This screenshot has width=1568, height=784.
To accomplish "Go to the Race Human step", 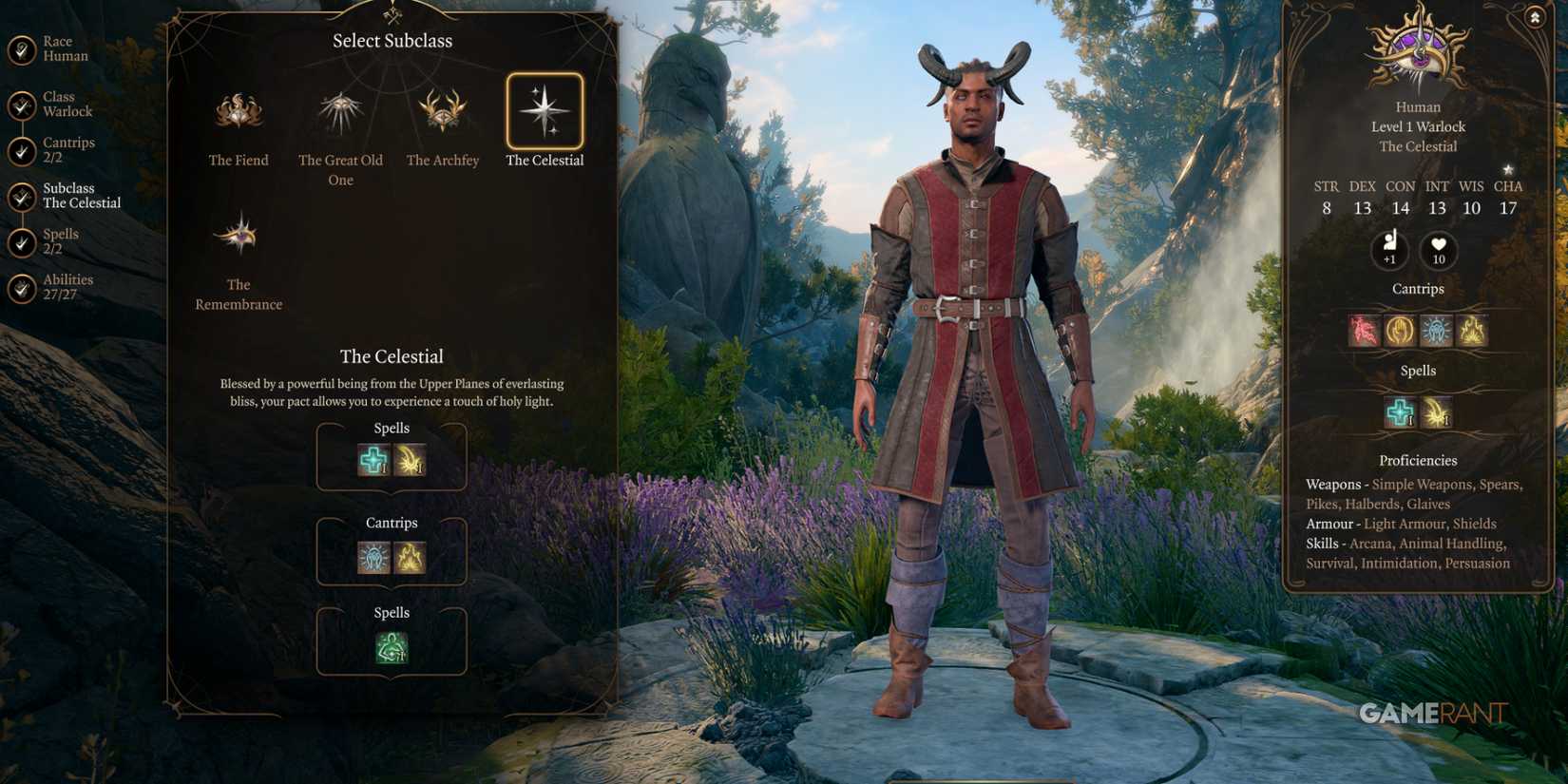I will (57, 48).
